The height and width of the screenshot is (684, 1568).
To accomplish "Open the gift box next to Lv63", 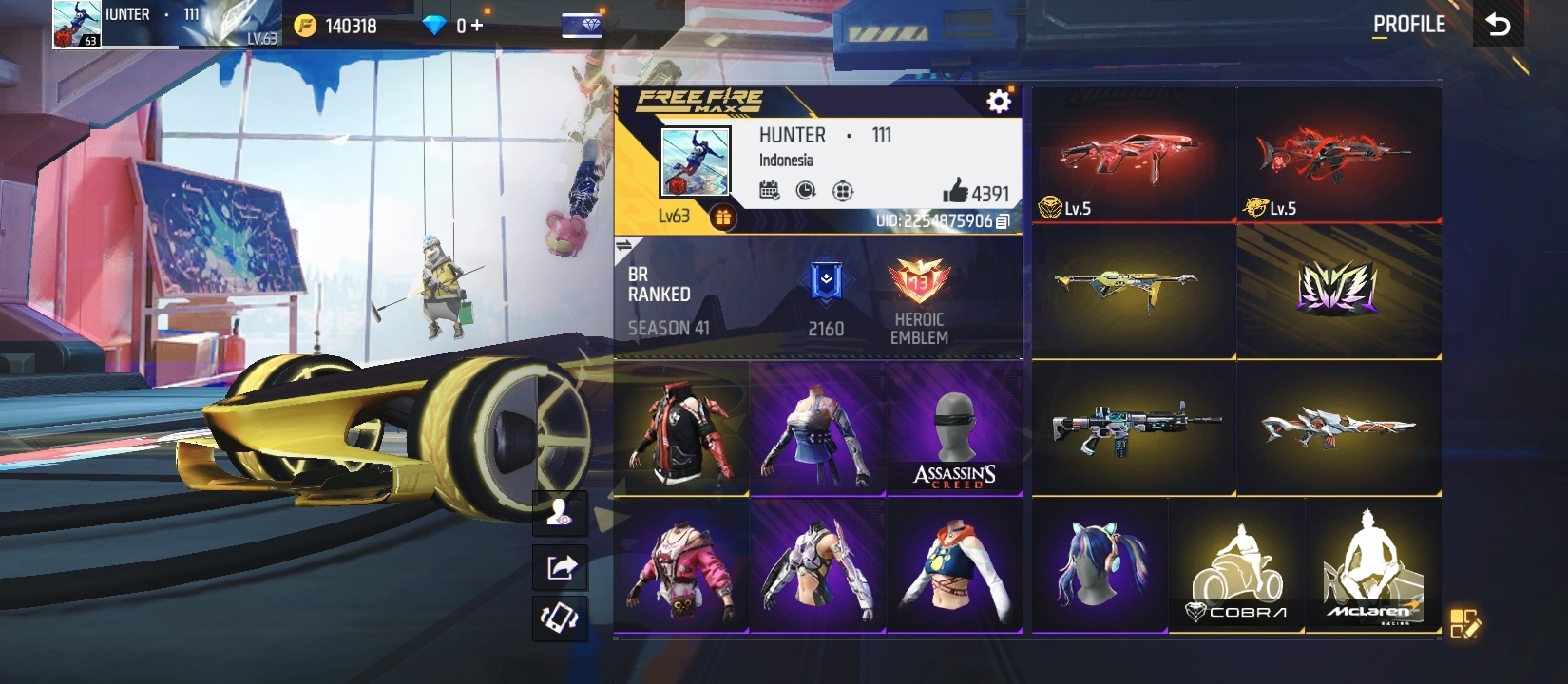I will pos(722,218).
